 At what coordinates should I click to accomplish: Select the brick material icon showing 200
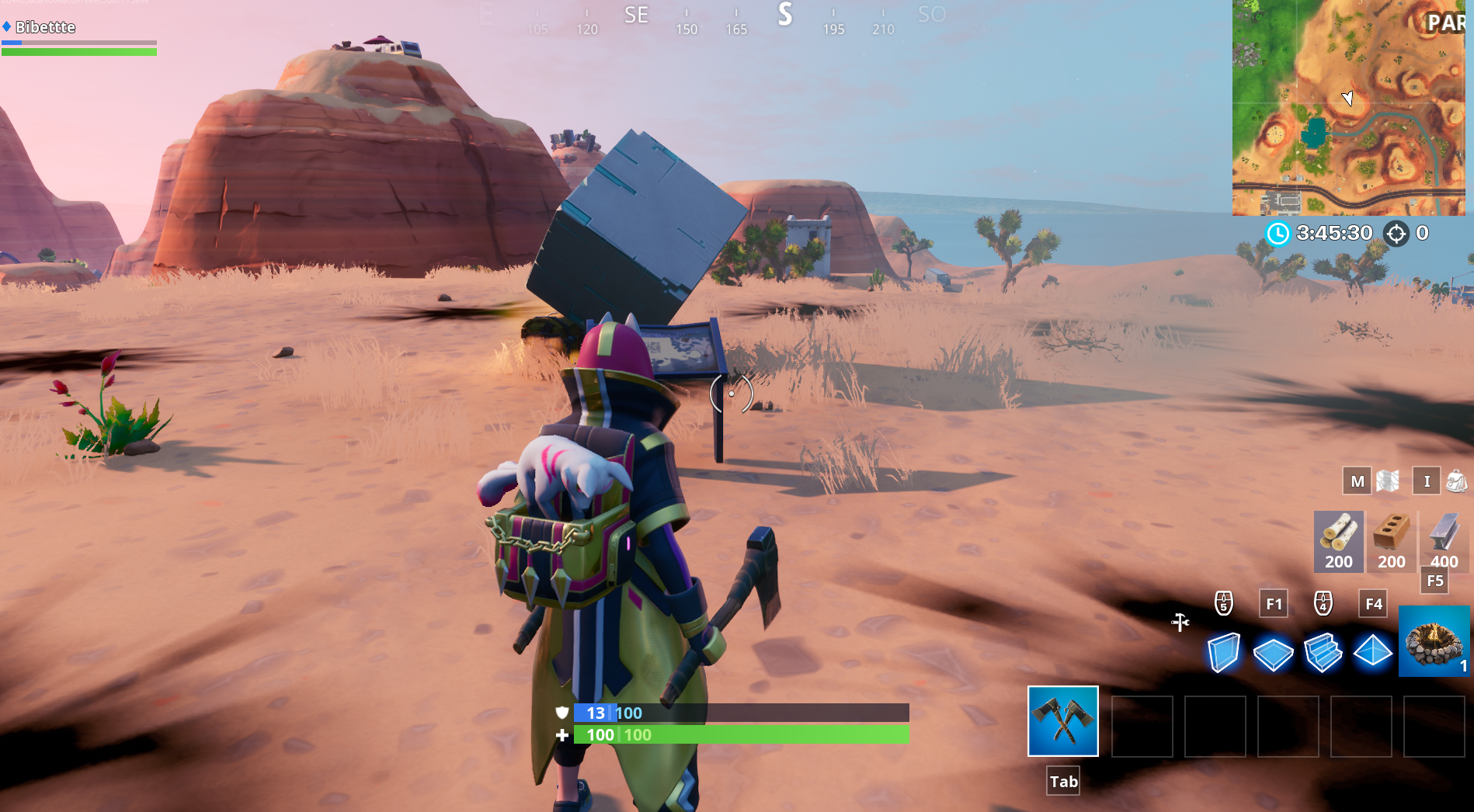point(1391,541)
